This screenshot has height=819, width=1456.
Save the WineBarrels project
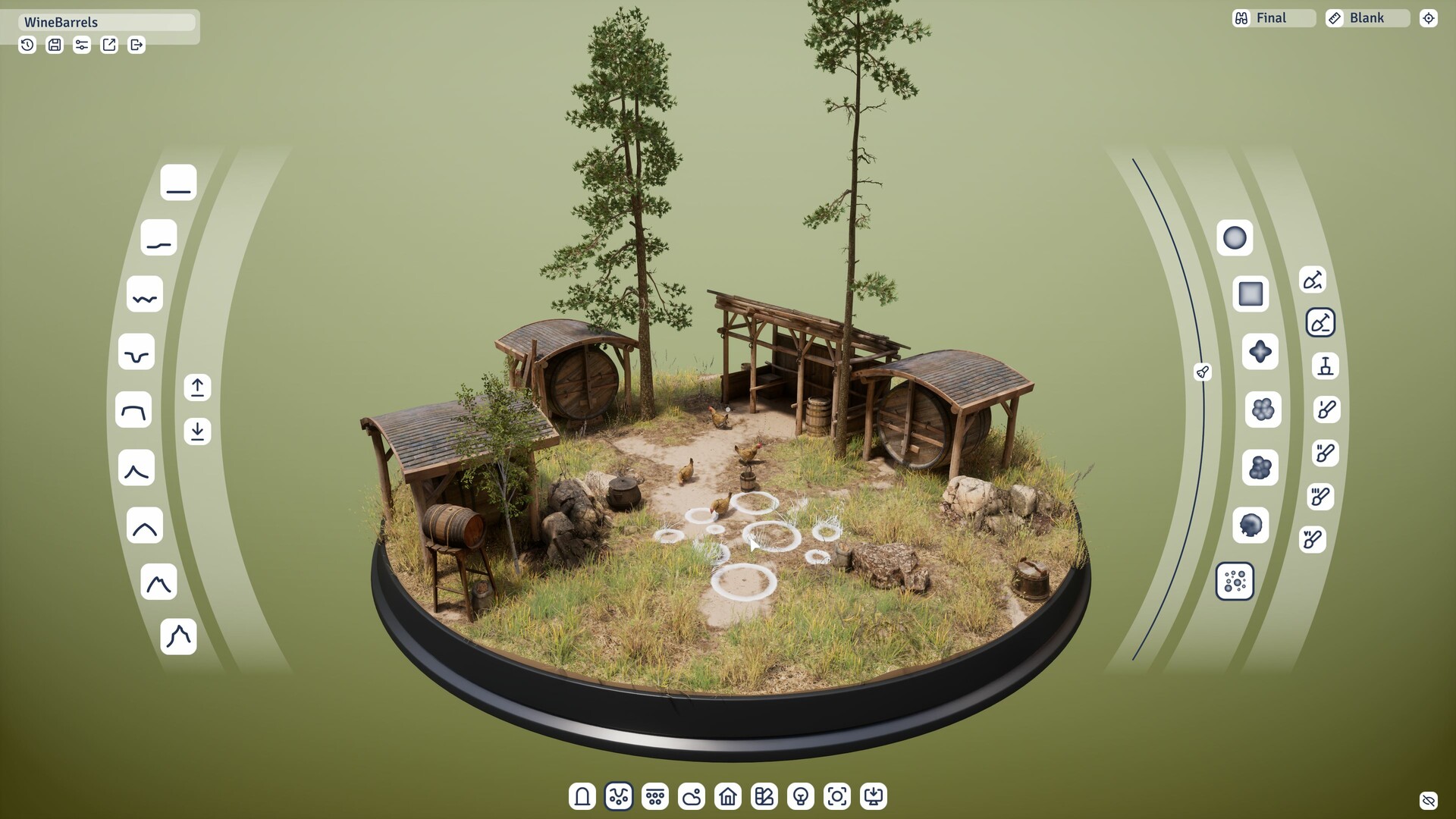pos(54,45)
